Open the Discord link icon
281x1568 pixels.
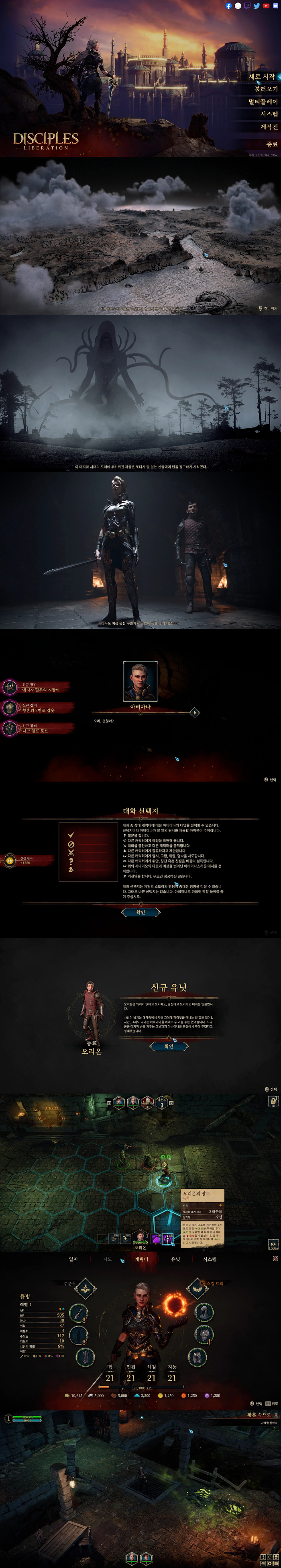click(x=275, y=6)
